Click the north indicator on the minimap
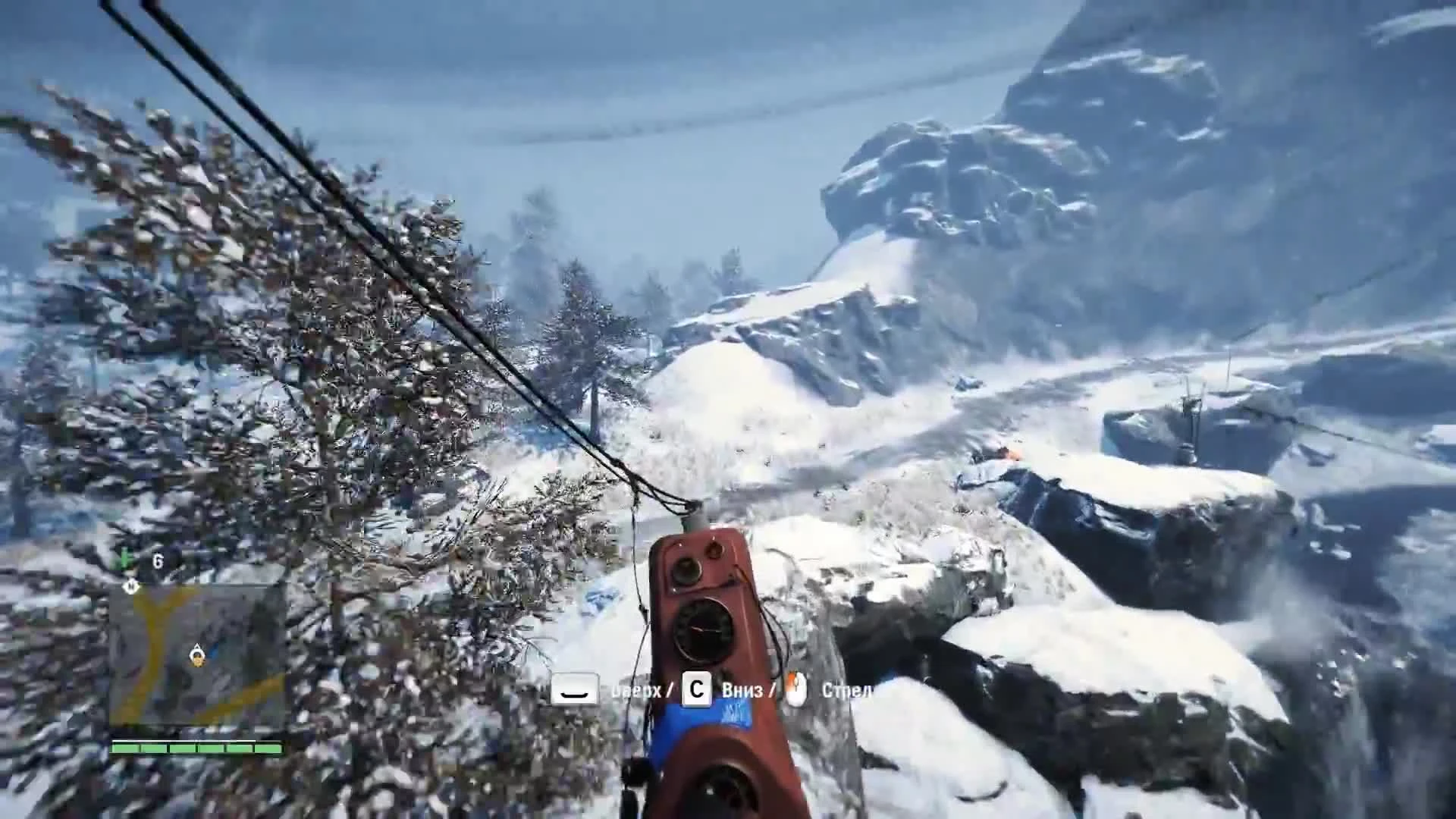1456x819 pixels. [x=130, y=585]
